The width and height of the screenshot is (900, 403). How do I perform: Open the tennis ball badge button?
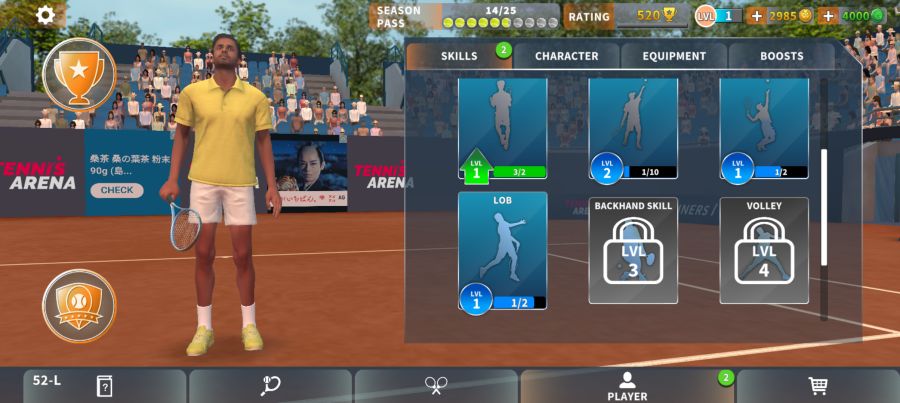pyautogui.click(x=79, y=305)
